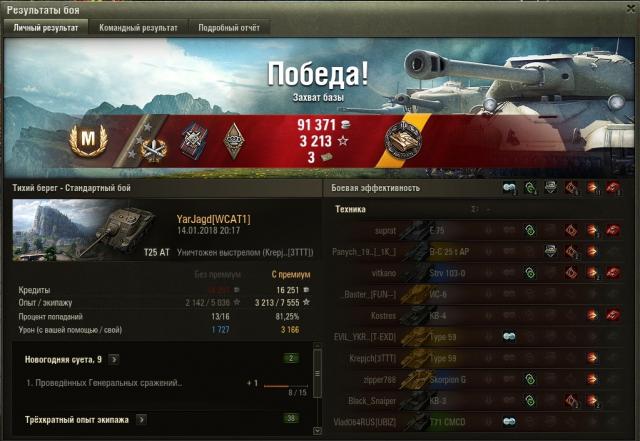Screen dimensions: 640x441
Task: Select the Vlad064RUS T71 CMCD row
Action: [480, 423]
